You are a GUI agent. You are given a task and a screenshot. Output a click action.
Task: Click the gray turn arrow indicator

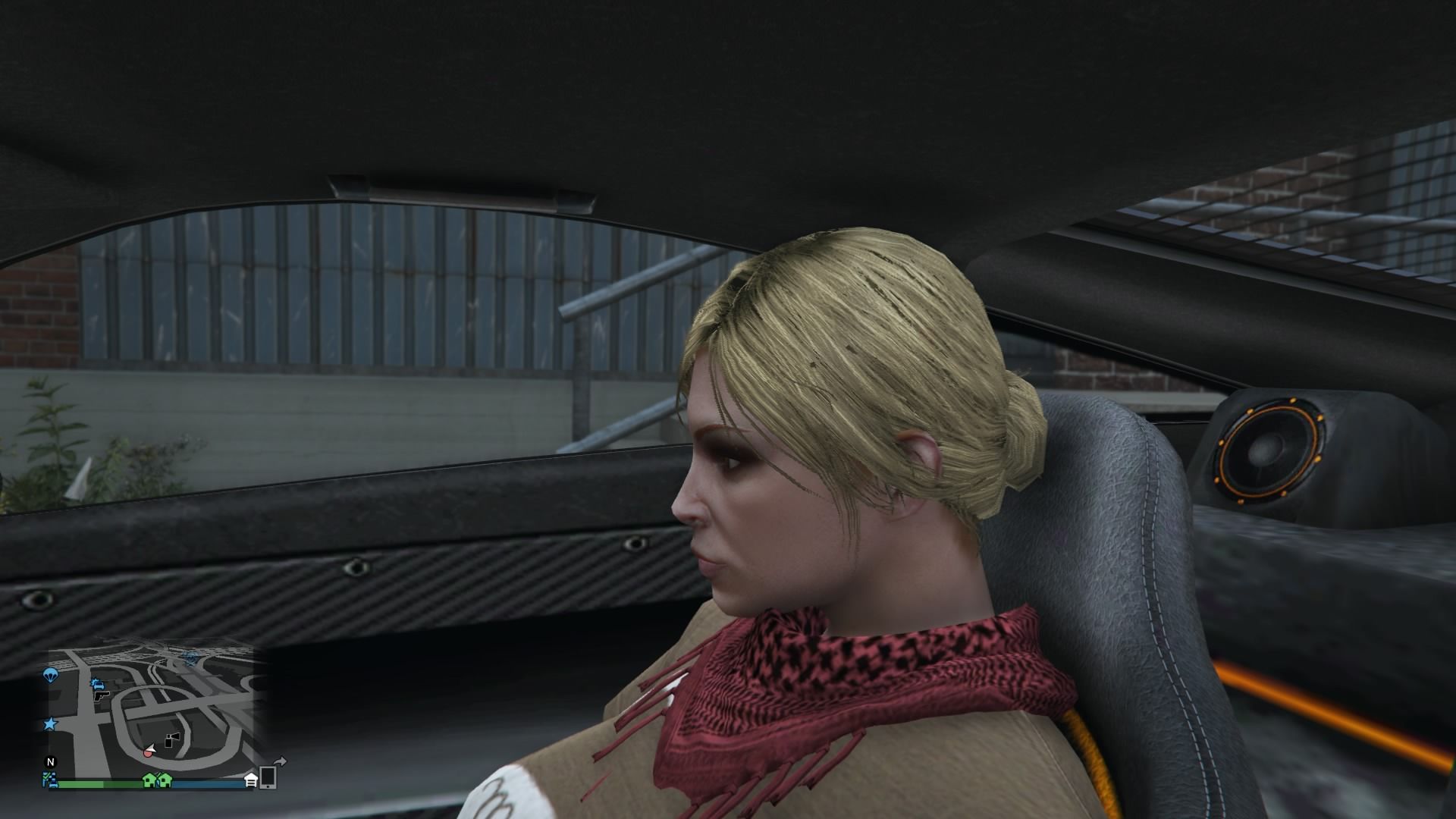[280, 761]
